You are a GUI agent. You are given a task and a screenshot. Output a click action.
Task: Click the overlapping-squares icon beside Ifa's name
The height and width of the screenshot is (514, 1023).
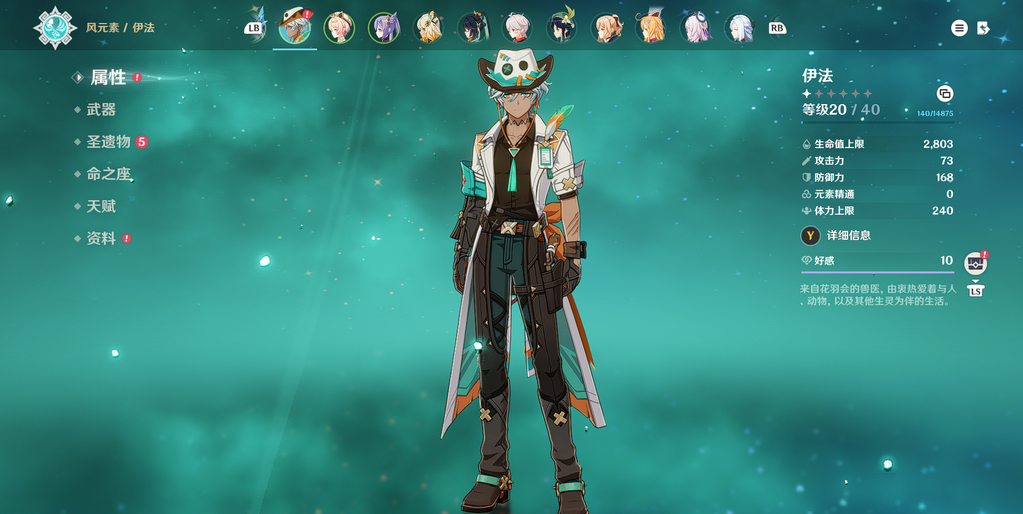tap(944, 94)
